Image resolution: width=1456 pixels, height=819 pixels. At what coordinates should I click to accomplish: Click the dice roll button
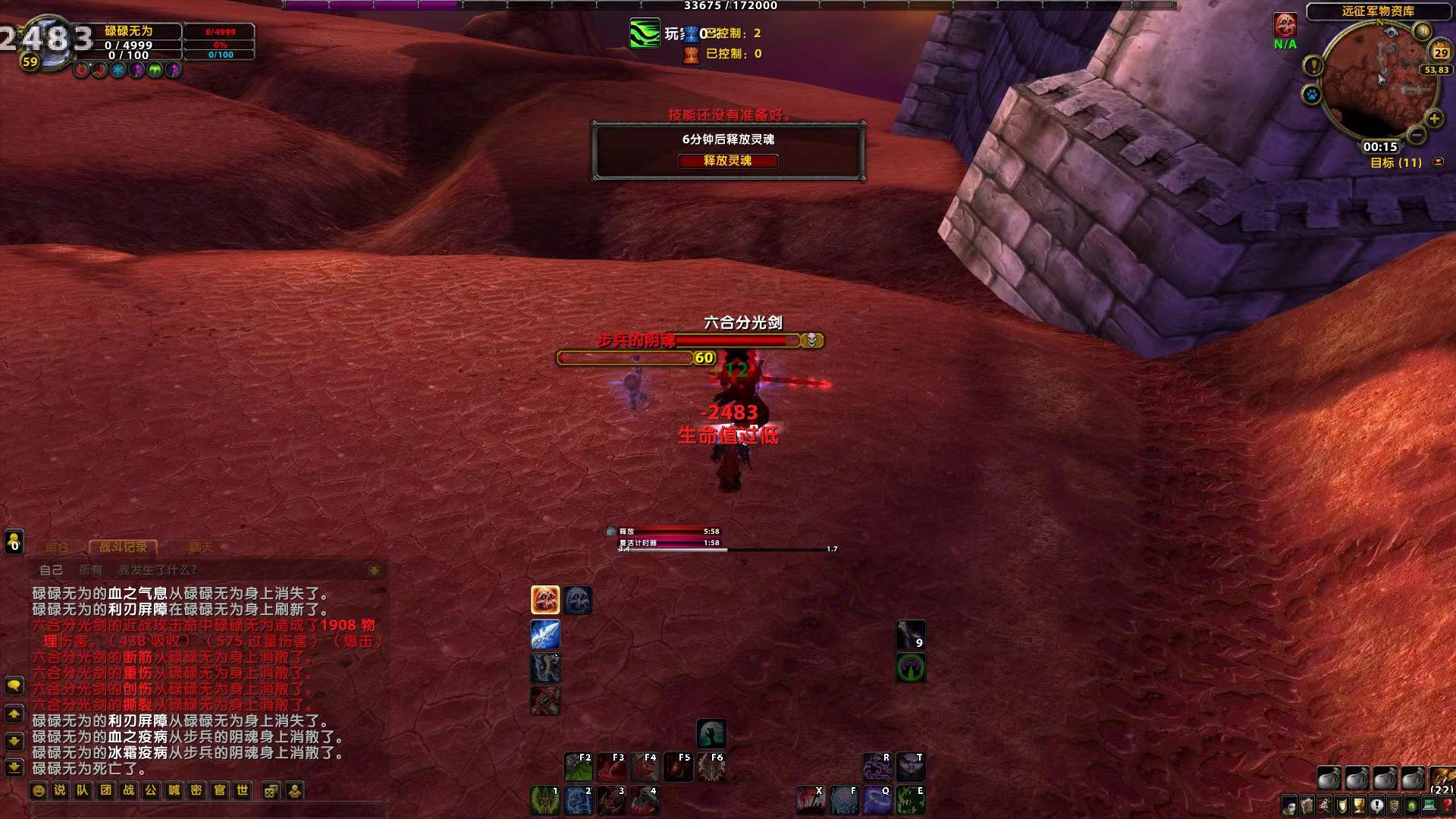(271, 791)
